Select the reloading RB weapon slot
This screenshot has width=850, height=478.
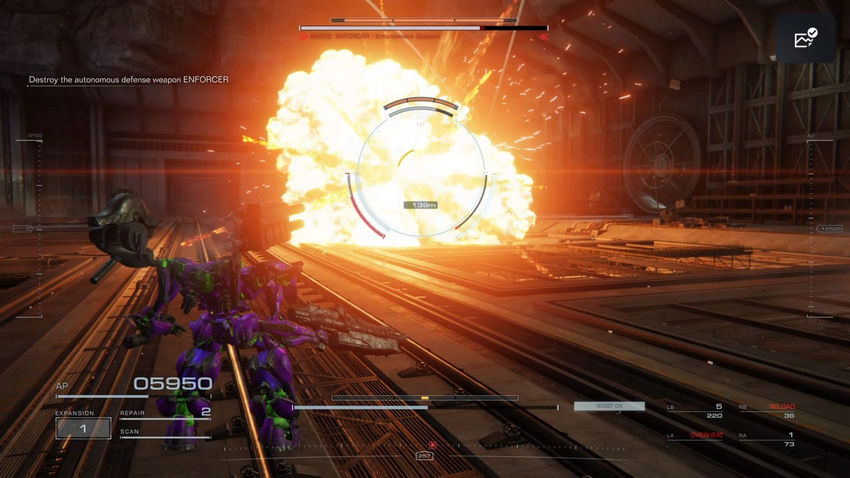click(772, 410)
